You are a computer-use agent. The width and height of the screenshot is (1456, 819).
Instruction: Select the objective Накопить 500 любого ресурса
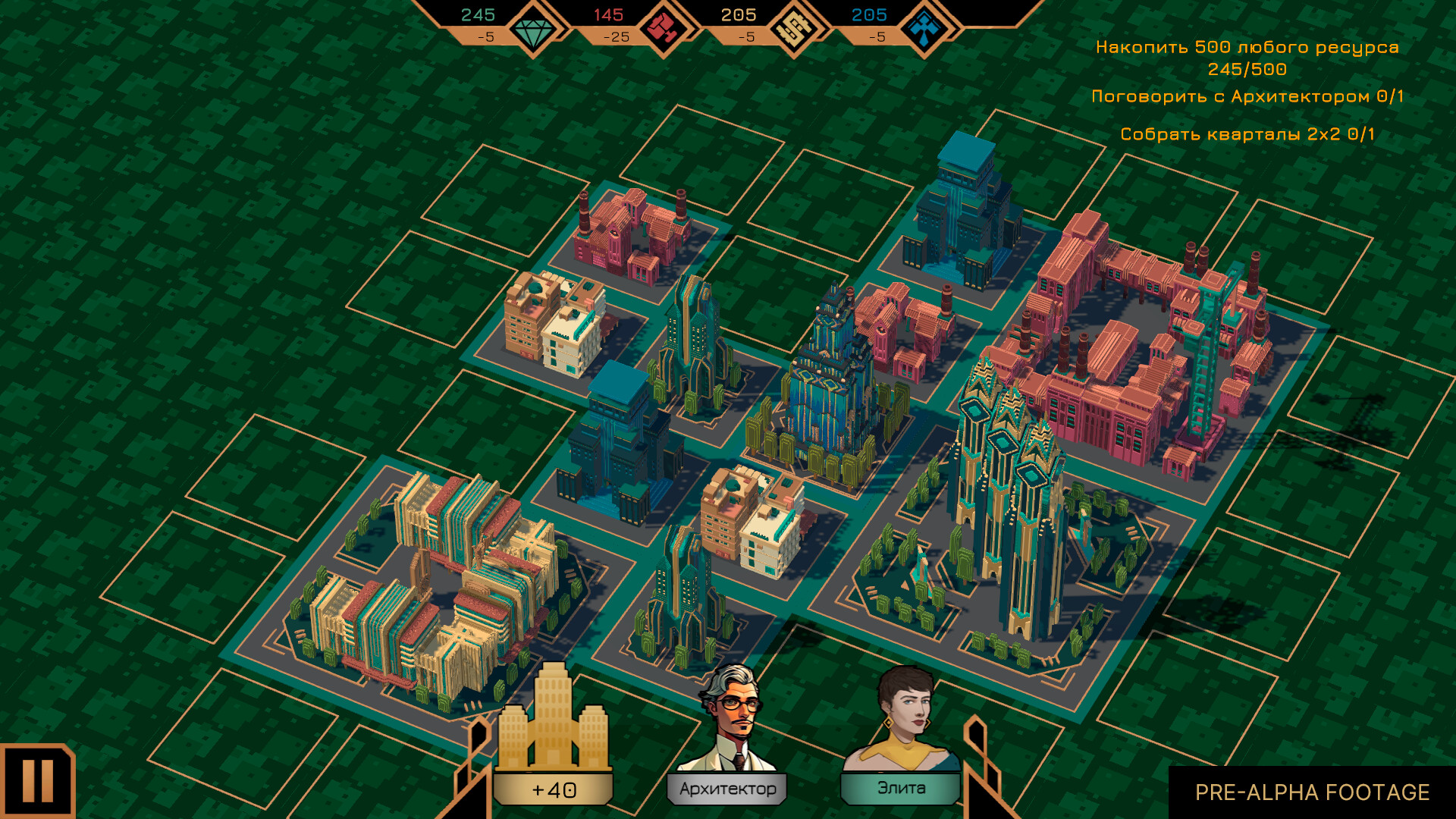point(1248,47)
